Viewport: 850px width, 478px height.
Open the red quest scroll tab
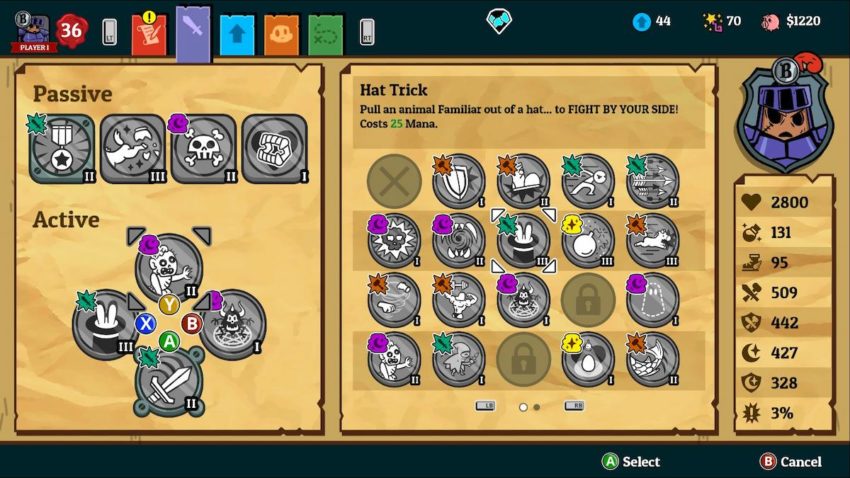[x=149, y=35]
